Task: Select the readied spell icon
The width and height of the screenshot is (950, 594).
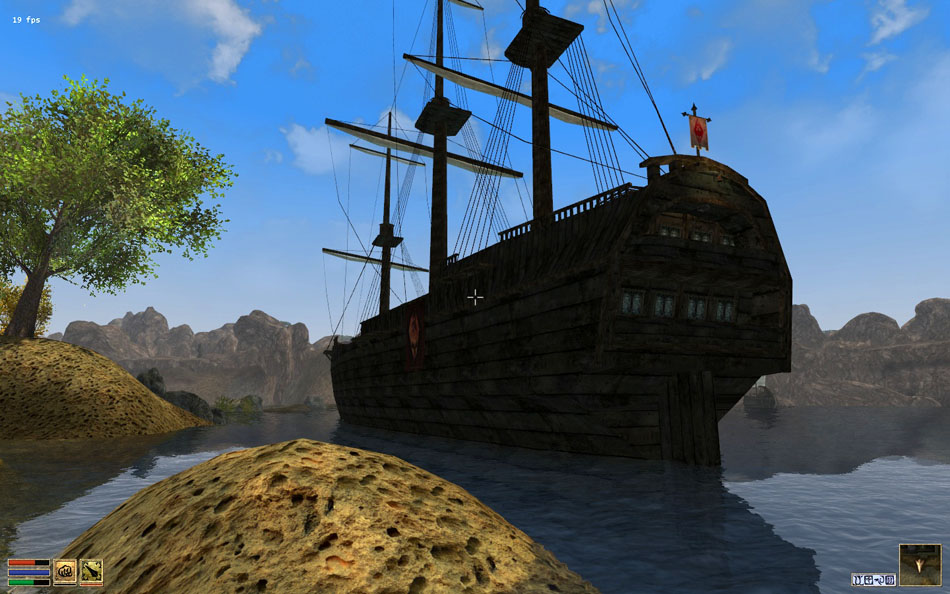Action: click(91, 571)
